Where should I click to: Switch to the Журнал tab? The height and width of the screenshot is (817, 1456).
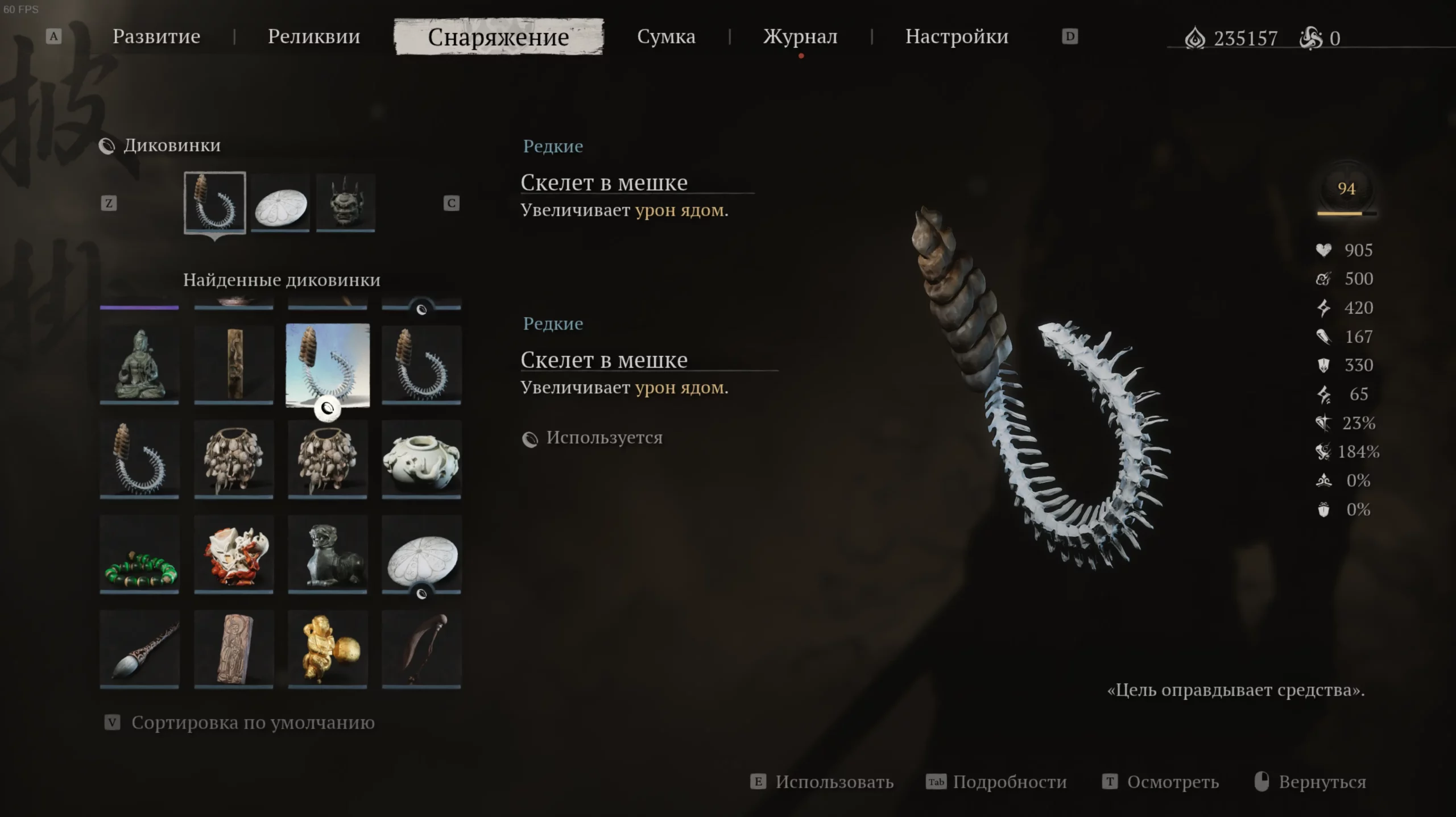800,37
